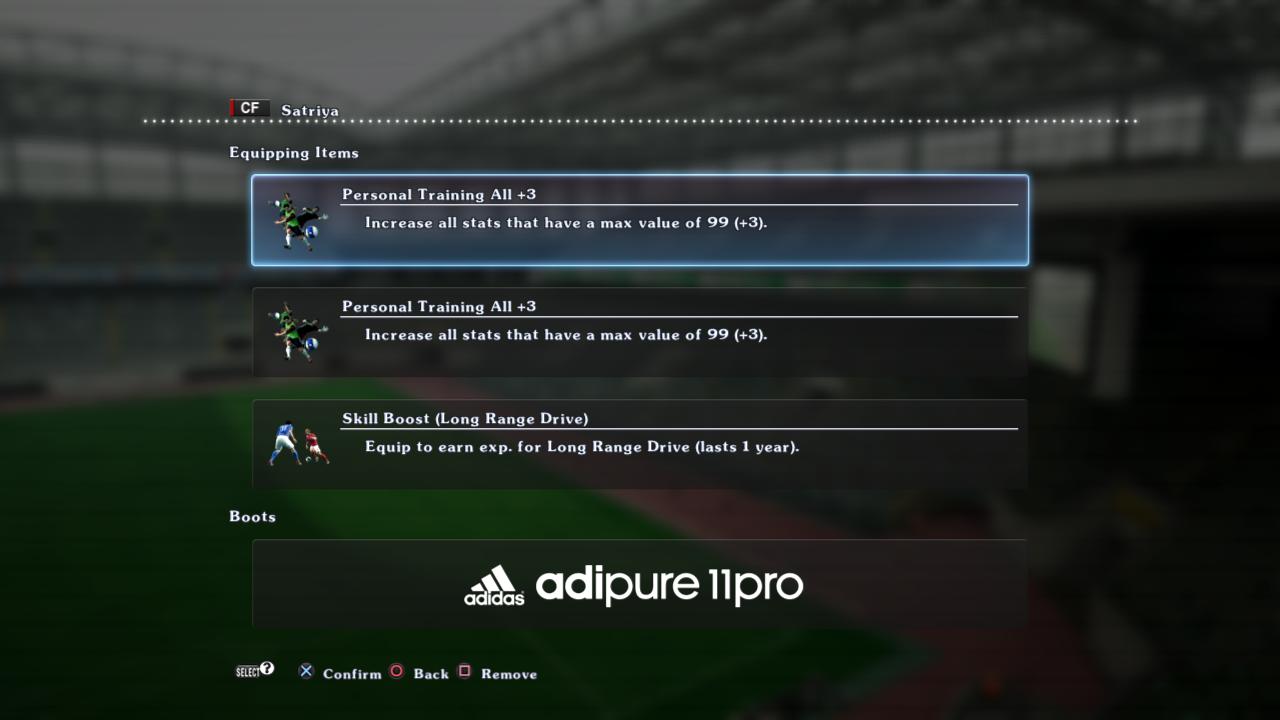Confirm the current equipment selection
This screenshot has height=720, width=1280.
point(306,672)
